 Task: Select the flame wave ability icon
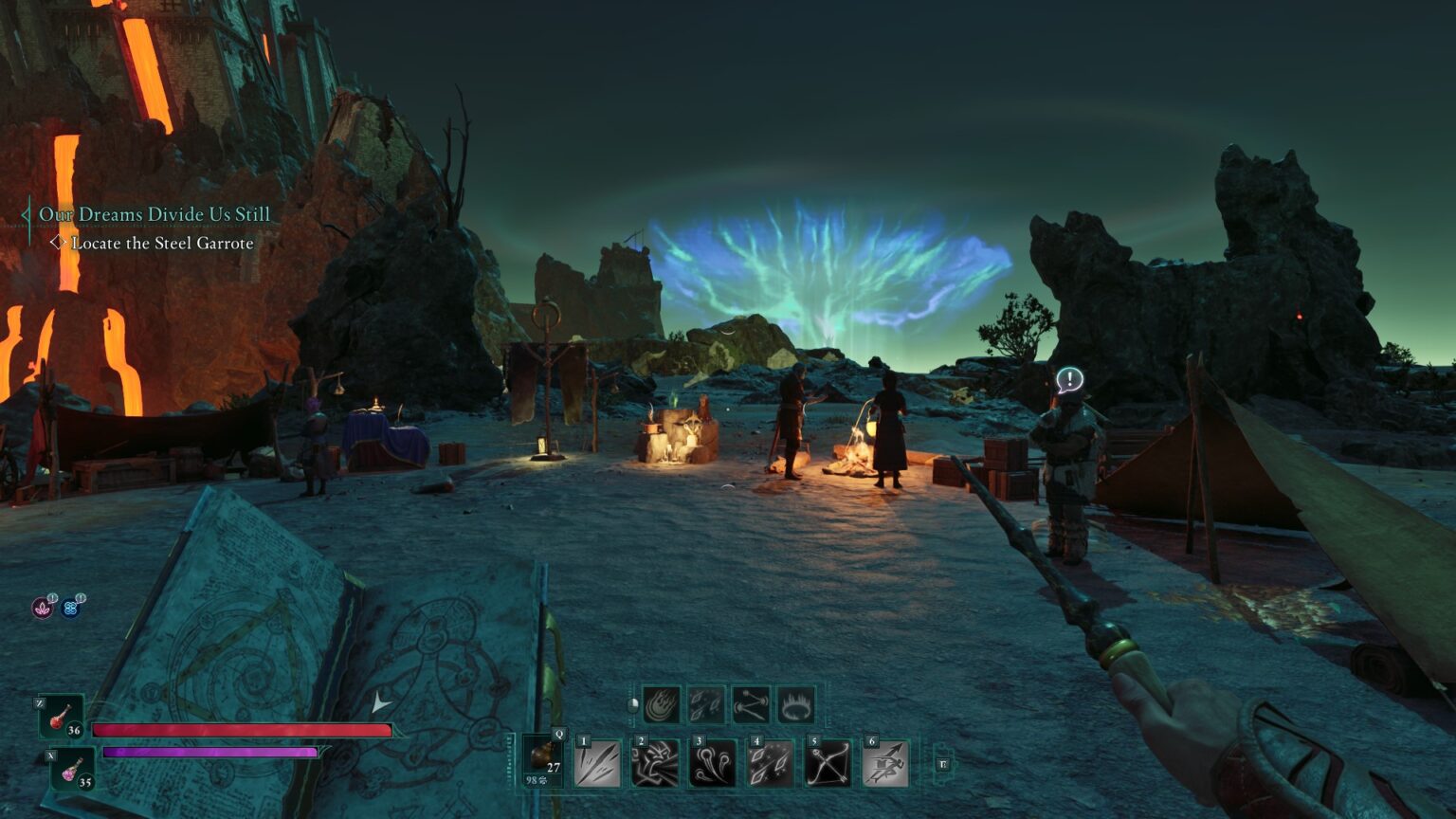[x=661, y=706]
